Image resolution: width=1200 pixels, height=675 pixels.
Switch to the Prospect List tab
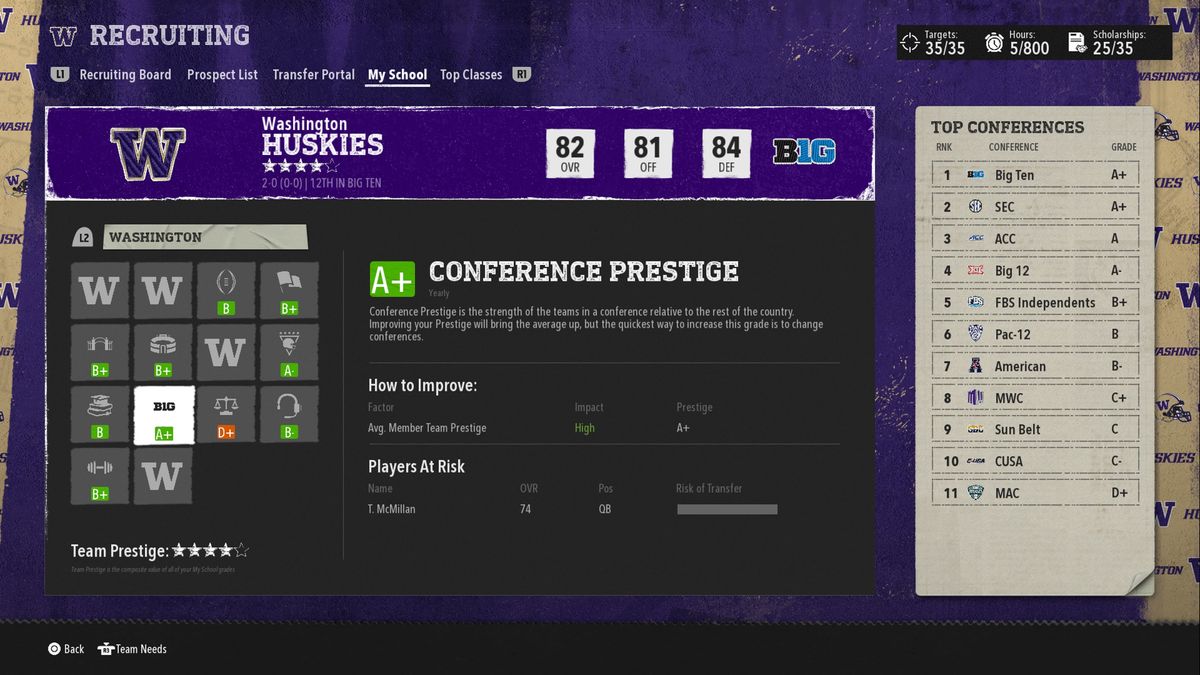tap(222, 75)
